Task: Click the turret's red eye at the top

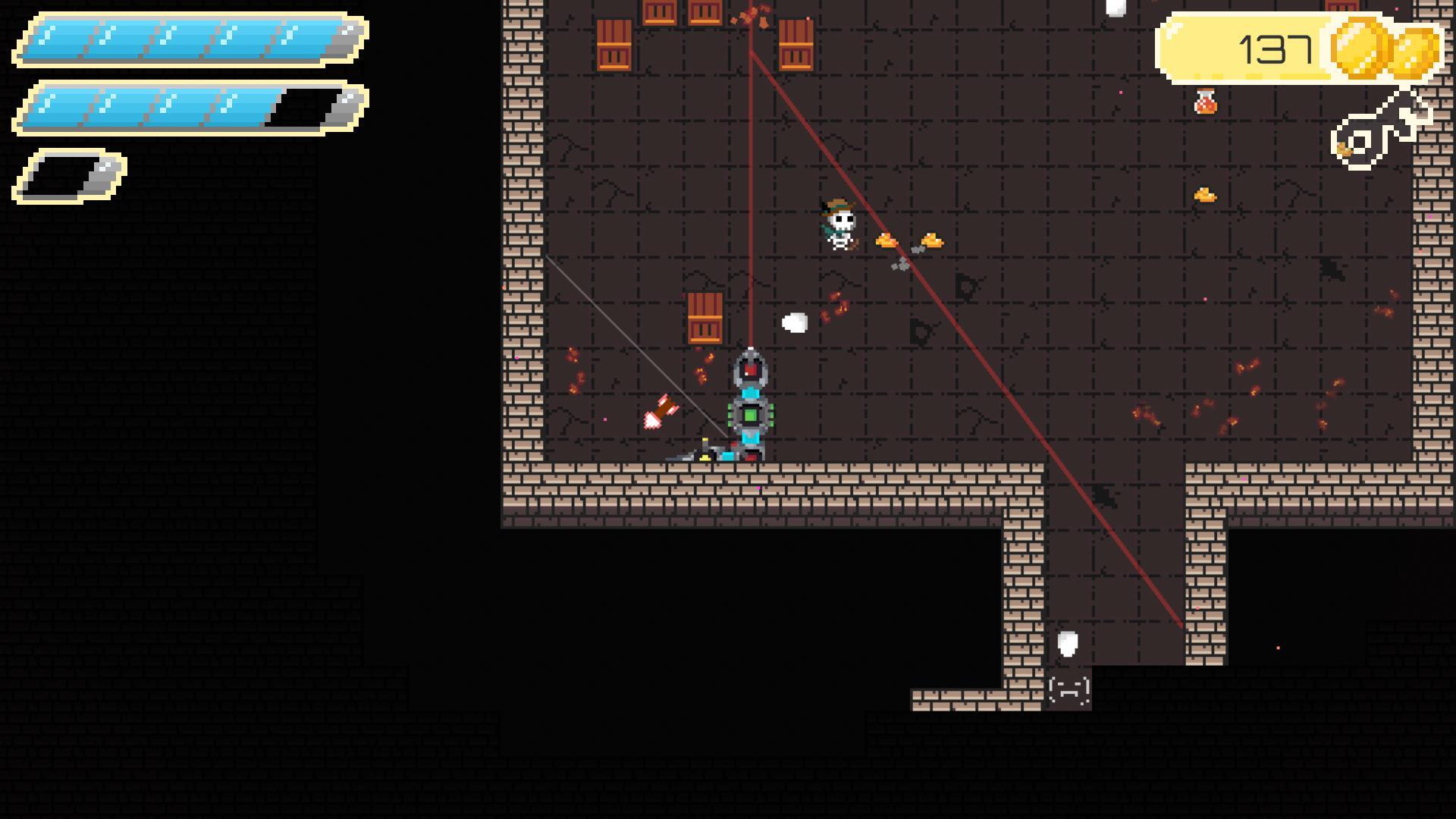Action: coord(751,369)
